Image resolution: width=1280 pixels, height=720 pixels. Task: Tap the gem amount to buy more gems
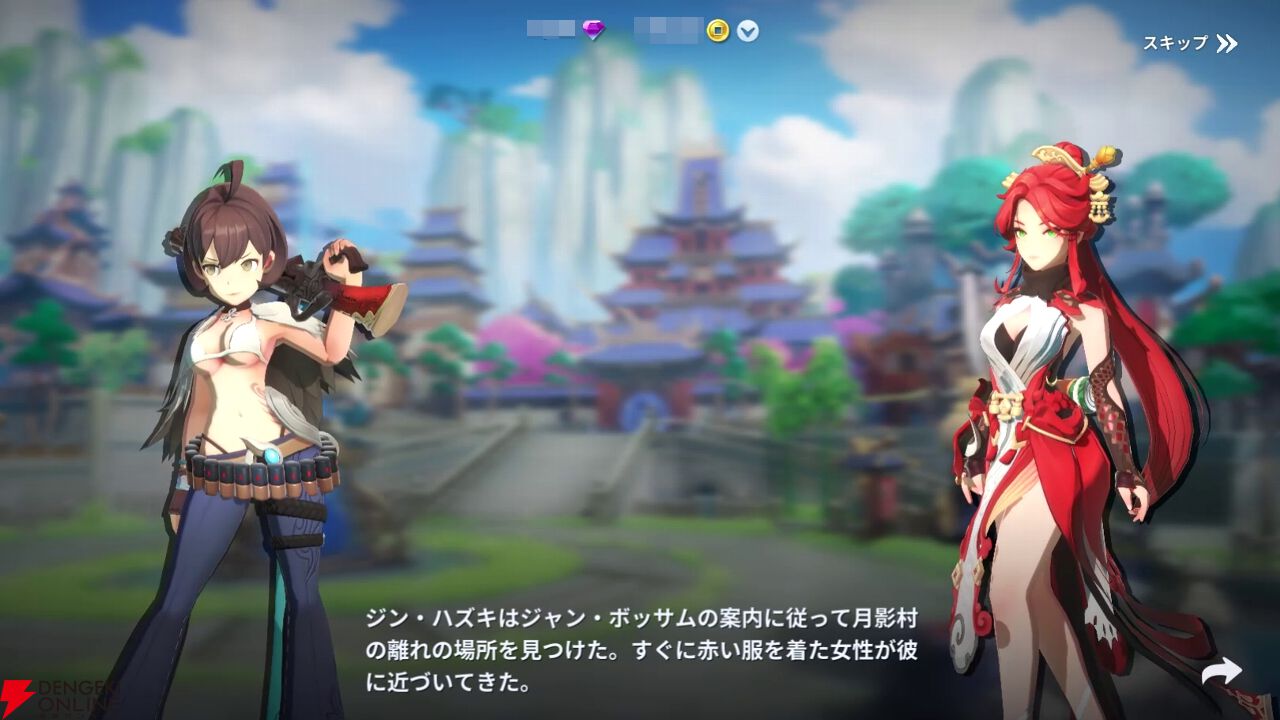click(550, 30)
